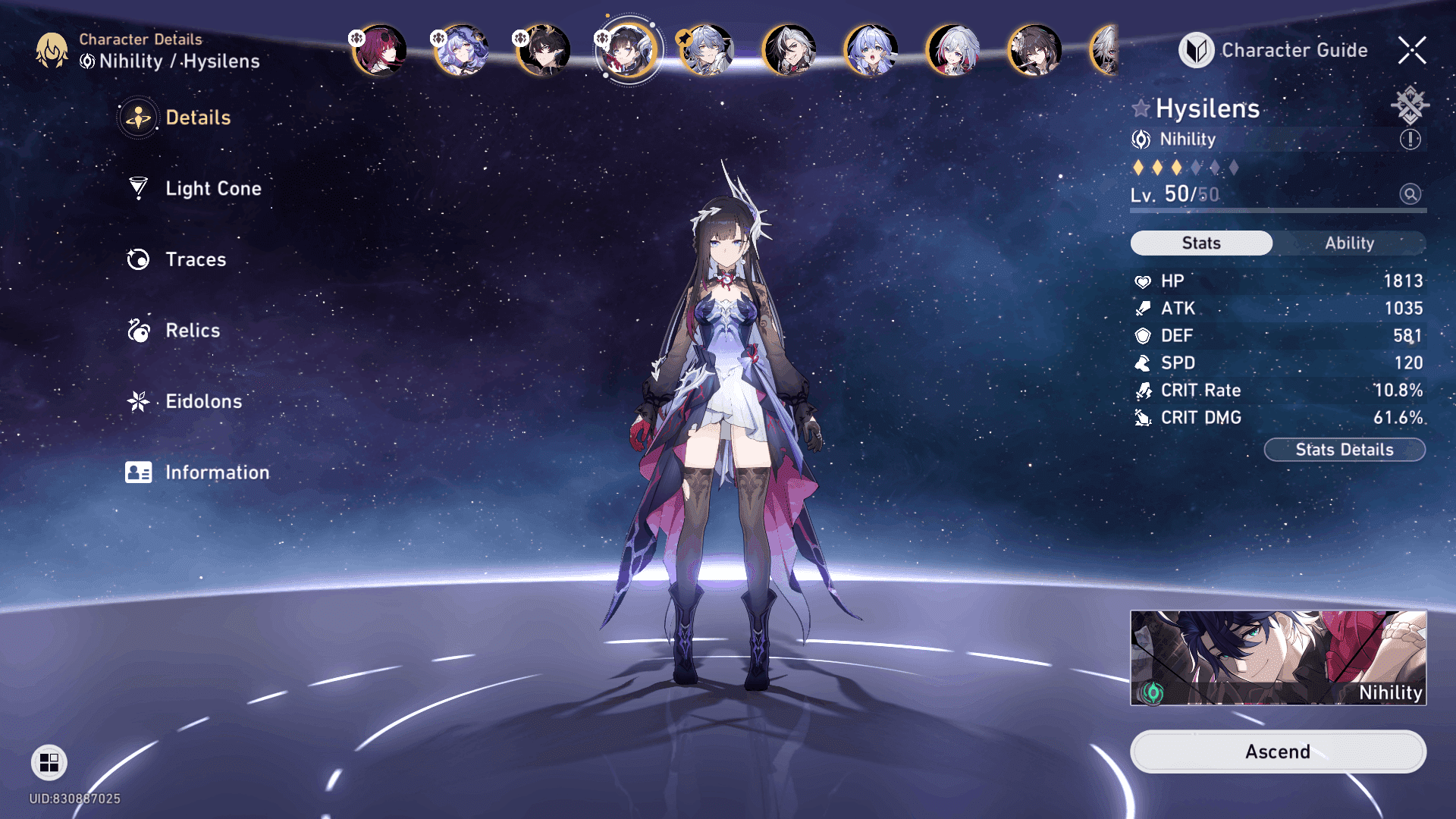Open the four-square grid menu button
This screenshot has width=1456, height=819.
(49, 762)
